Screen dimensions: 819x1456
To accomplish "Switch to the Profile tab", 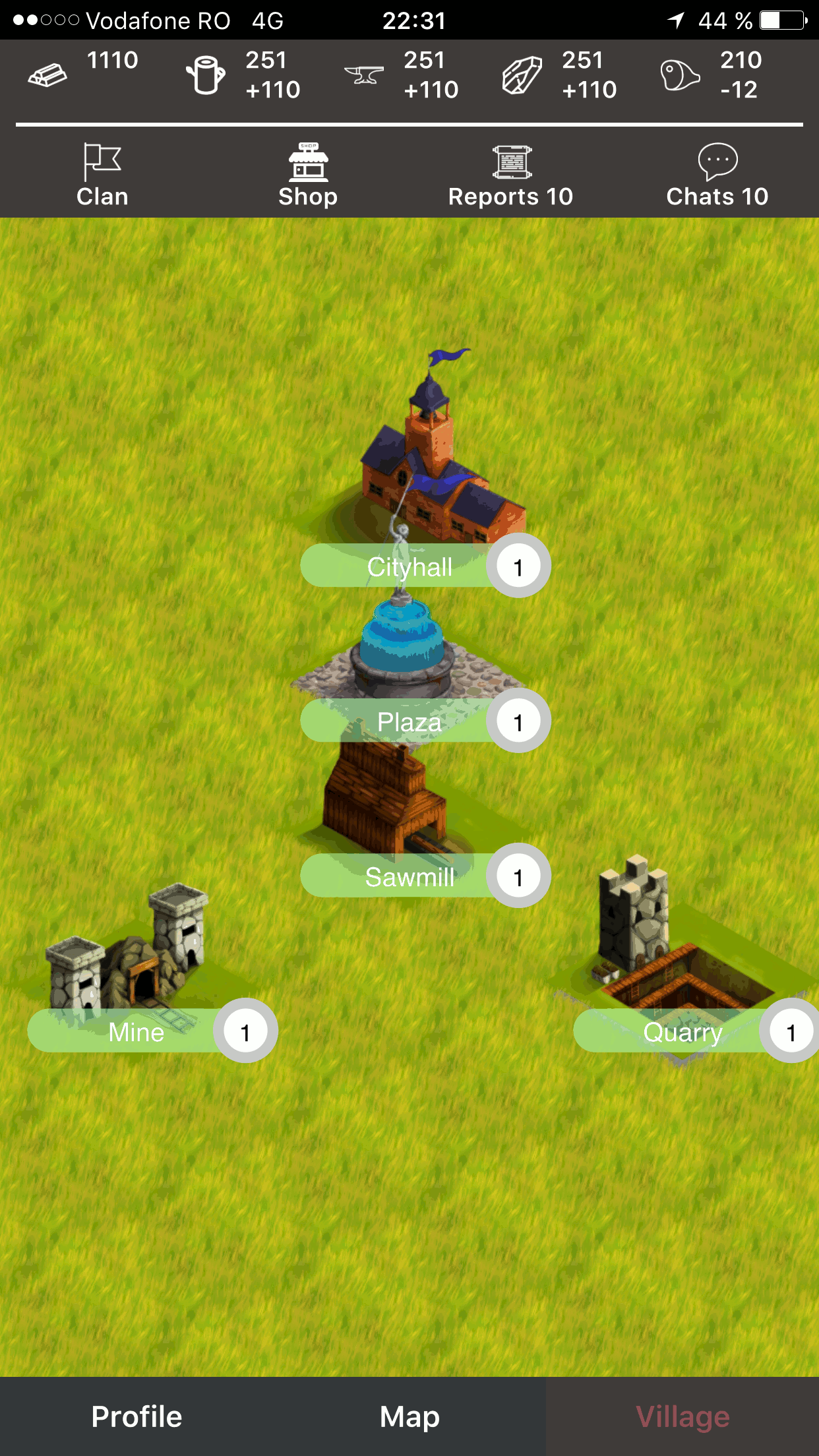I will pyautogui.click(x=136, y=1416).
